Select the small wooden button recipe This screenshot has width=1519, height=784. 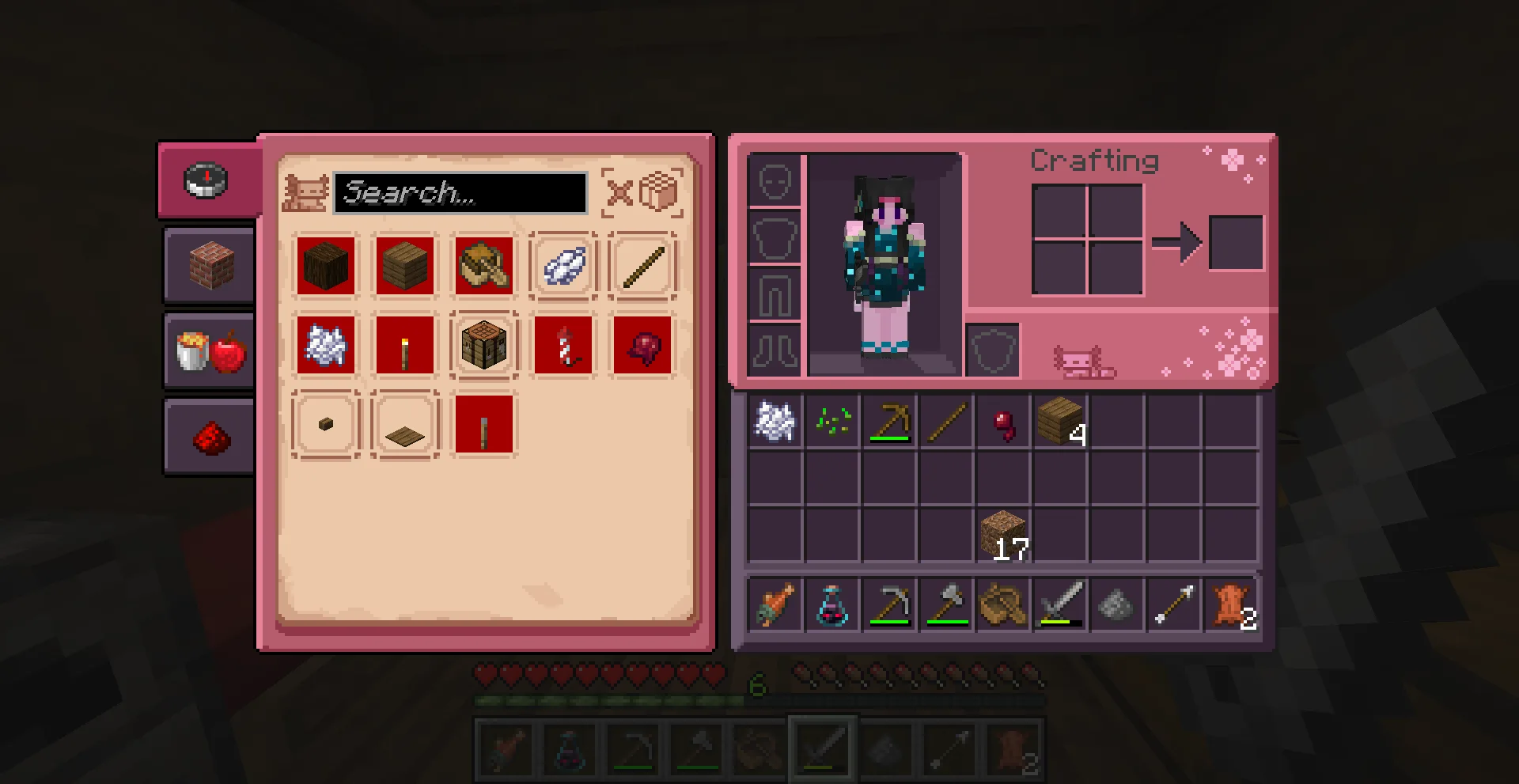[x=326, y=424]
